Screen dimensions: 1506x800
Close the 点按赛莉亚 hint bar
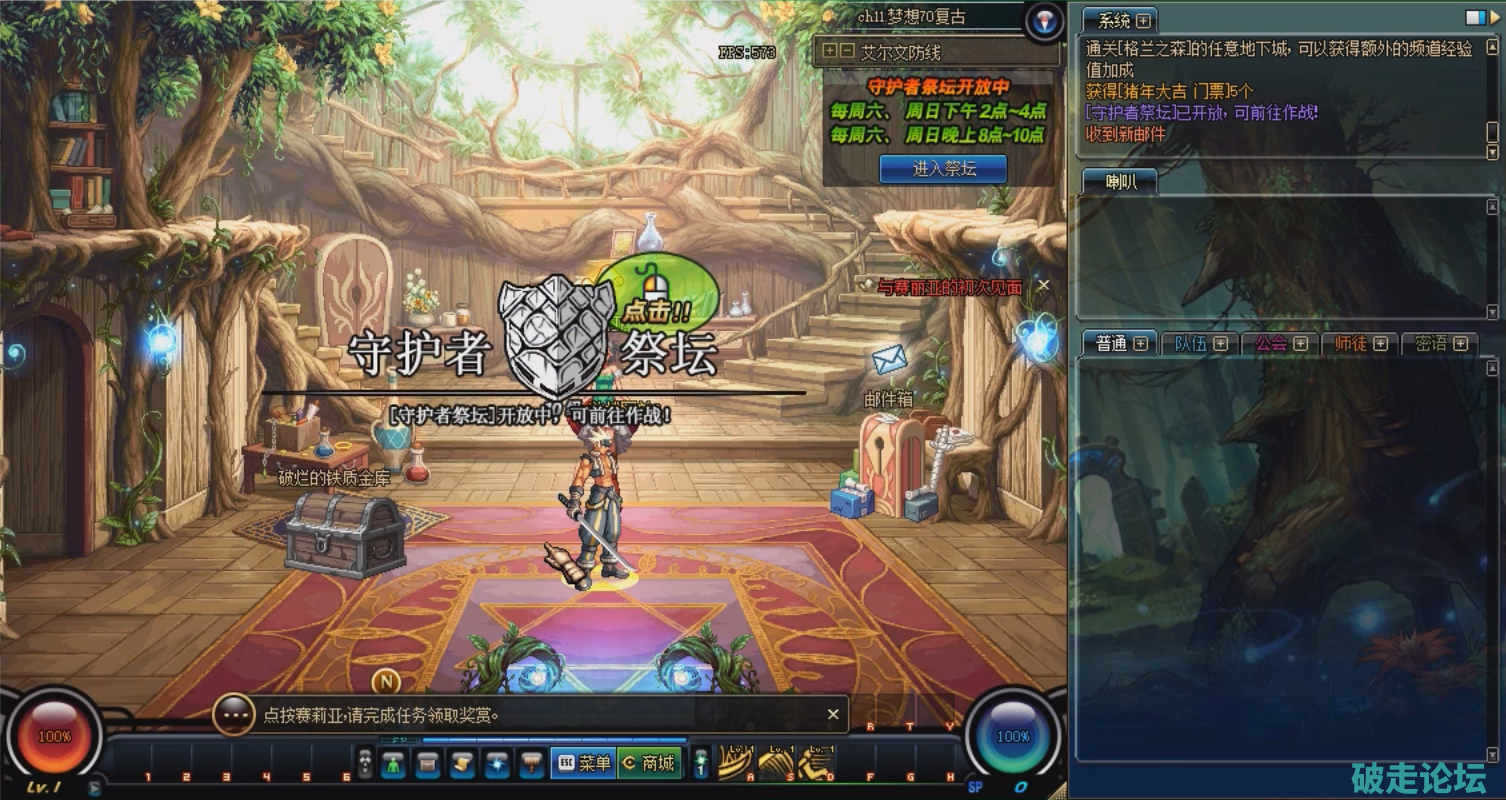[x=832, y=714]
